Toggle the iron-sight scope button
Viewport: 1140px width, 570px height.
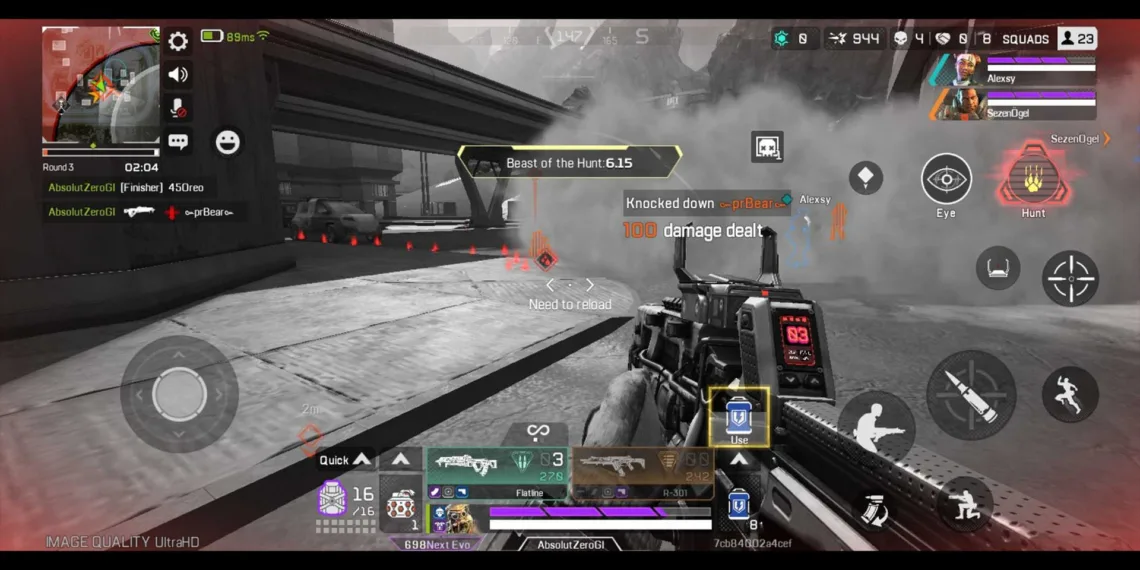(x=997, y=268)
